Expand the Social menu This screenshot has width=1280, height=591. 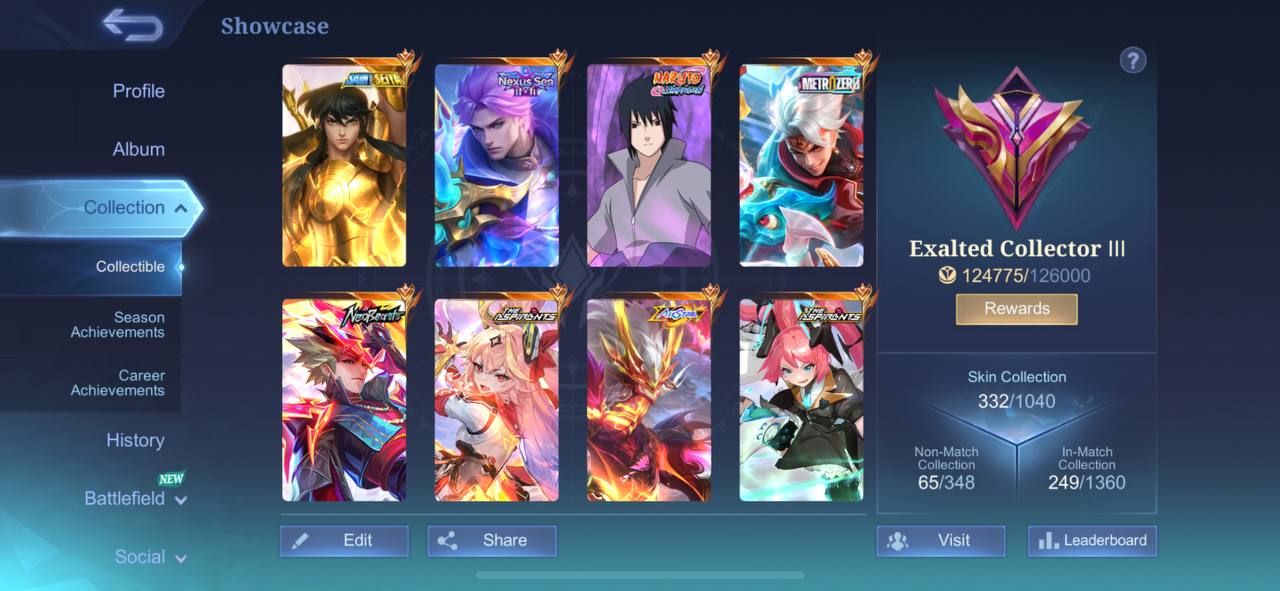coord(150,557)
